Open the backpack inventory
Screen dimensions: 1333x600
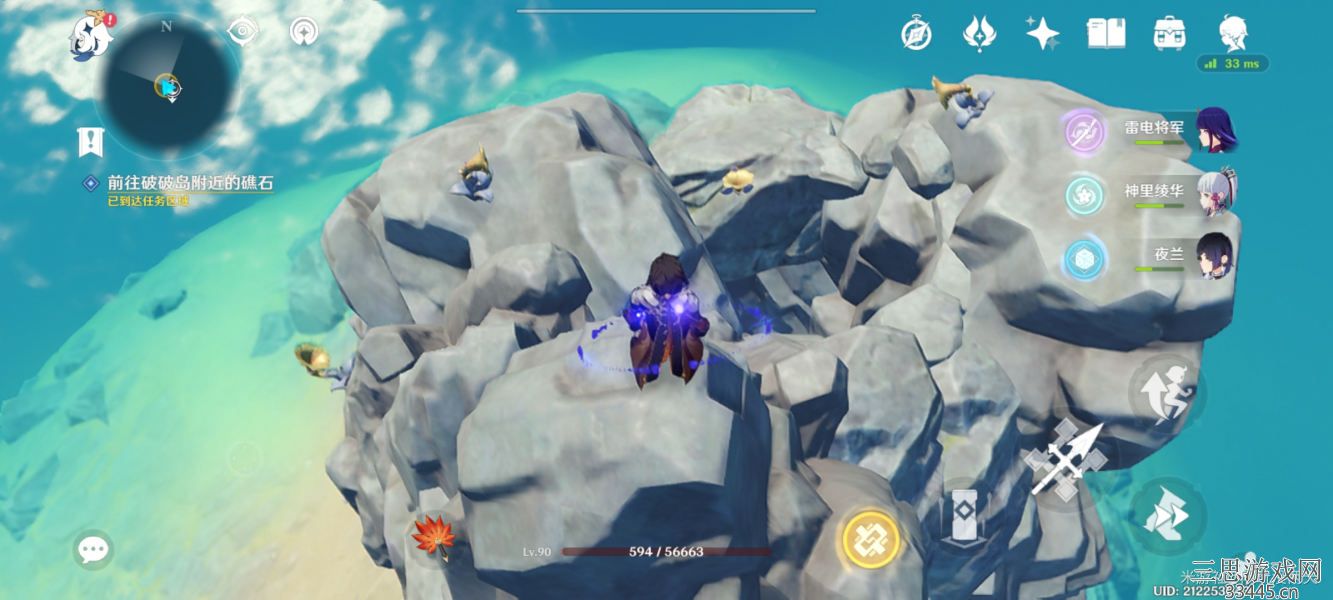click(1169, 34)
